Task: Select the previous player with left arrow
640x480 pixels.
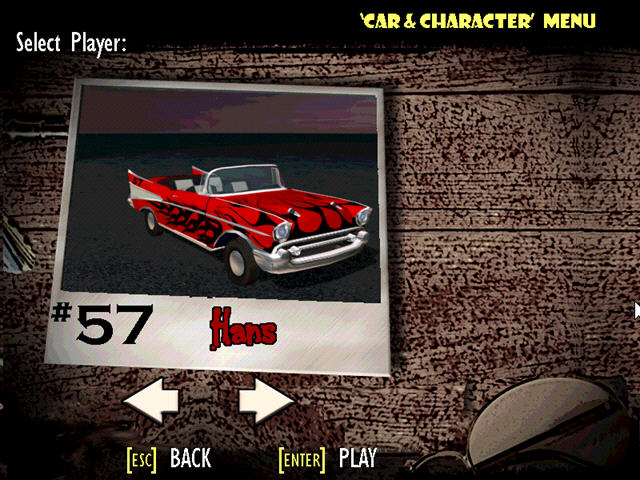Action: (150, 403)
